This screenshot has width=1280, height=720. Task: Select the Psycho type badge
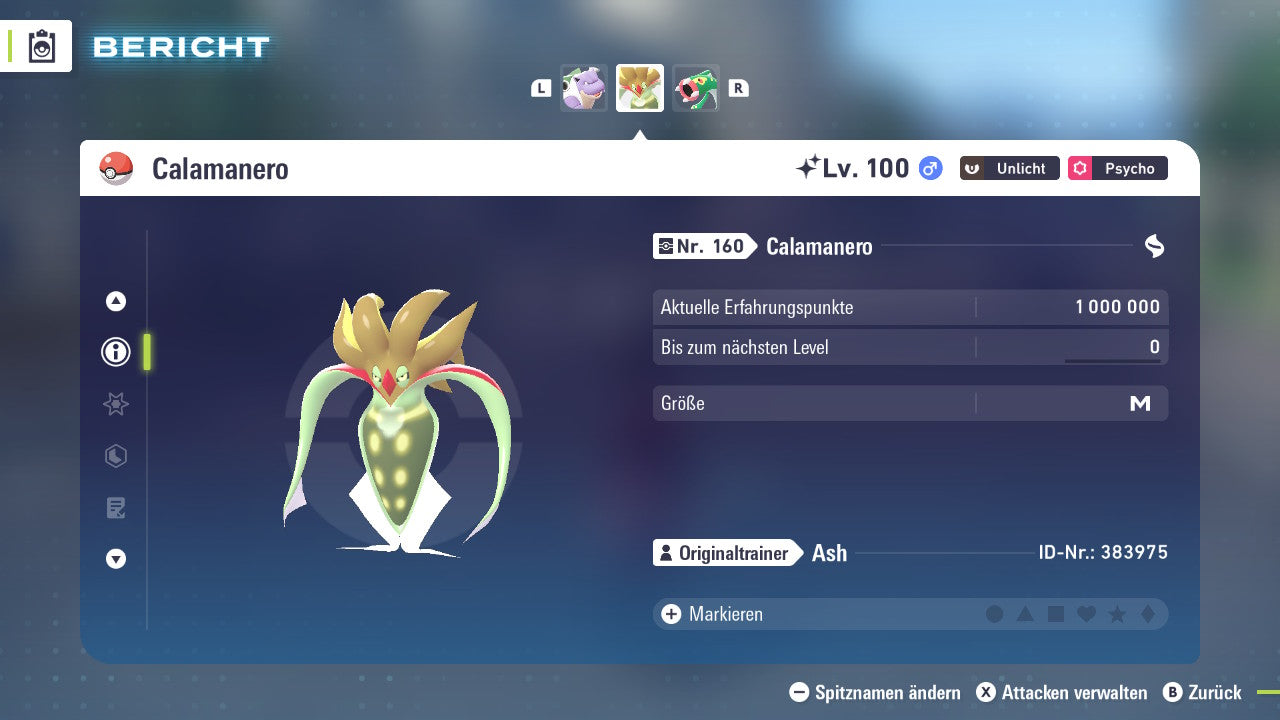point(1117,168)
